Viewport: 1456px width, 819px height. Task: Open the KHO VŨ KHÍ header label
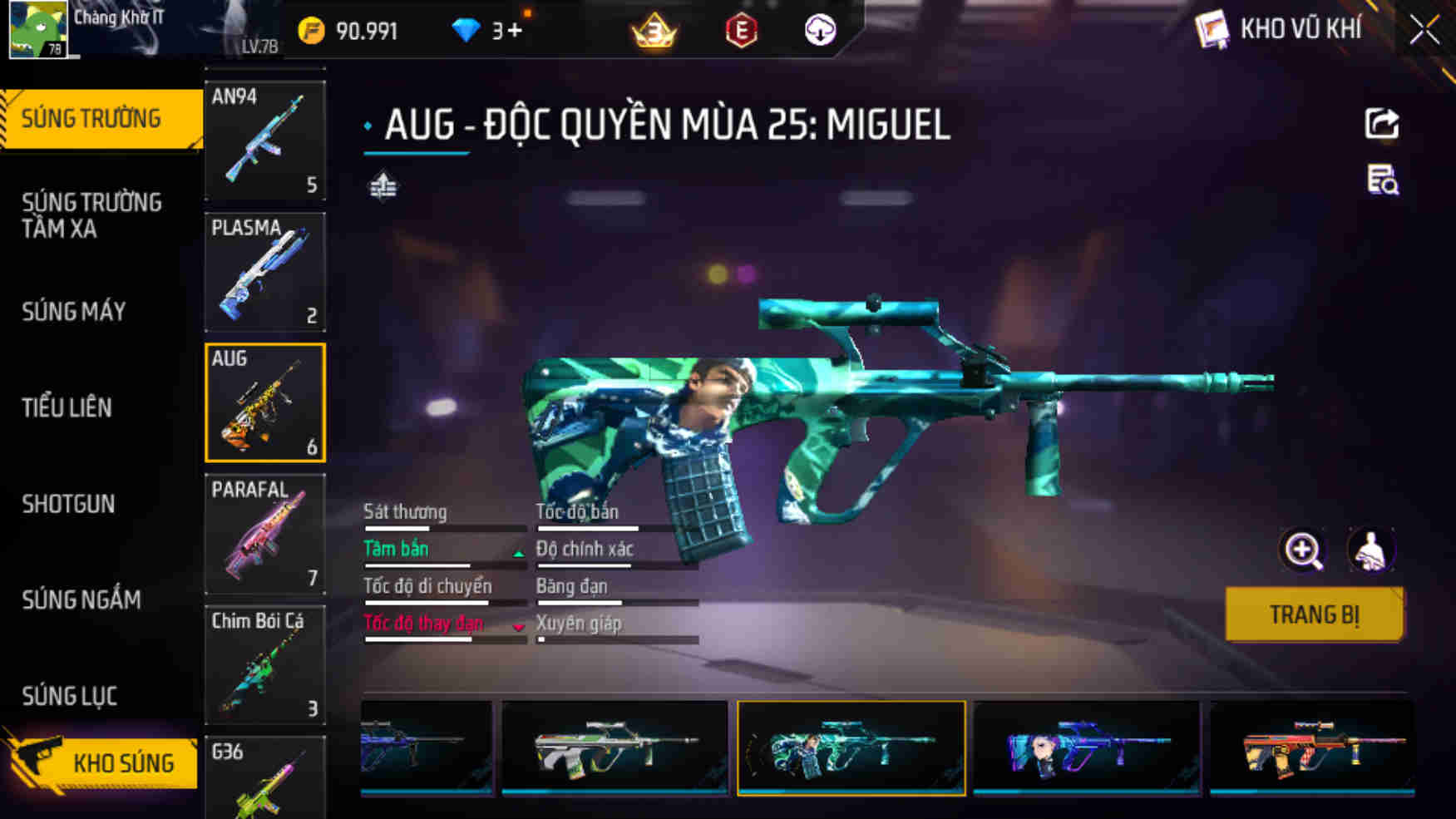[1302, 28]
